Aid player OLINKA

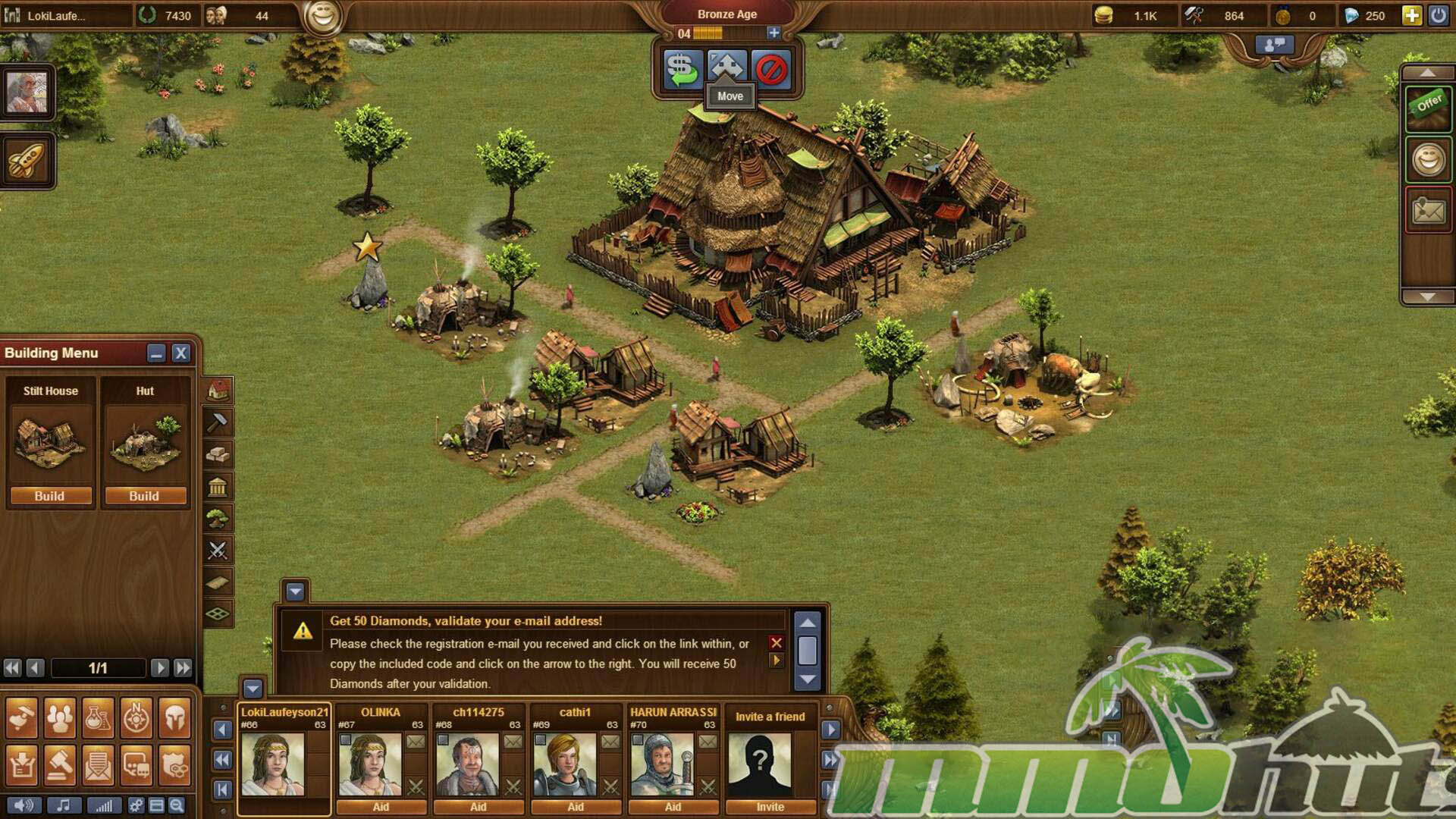381,807
